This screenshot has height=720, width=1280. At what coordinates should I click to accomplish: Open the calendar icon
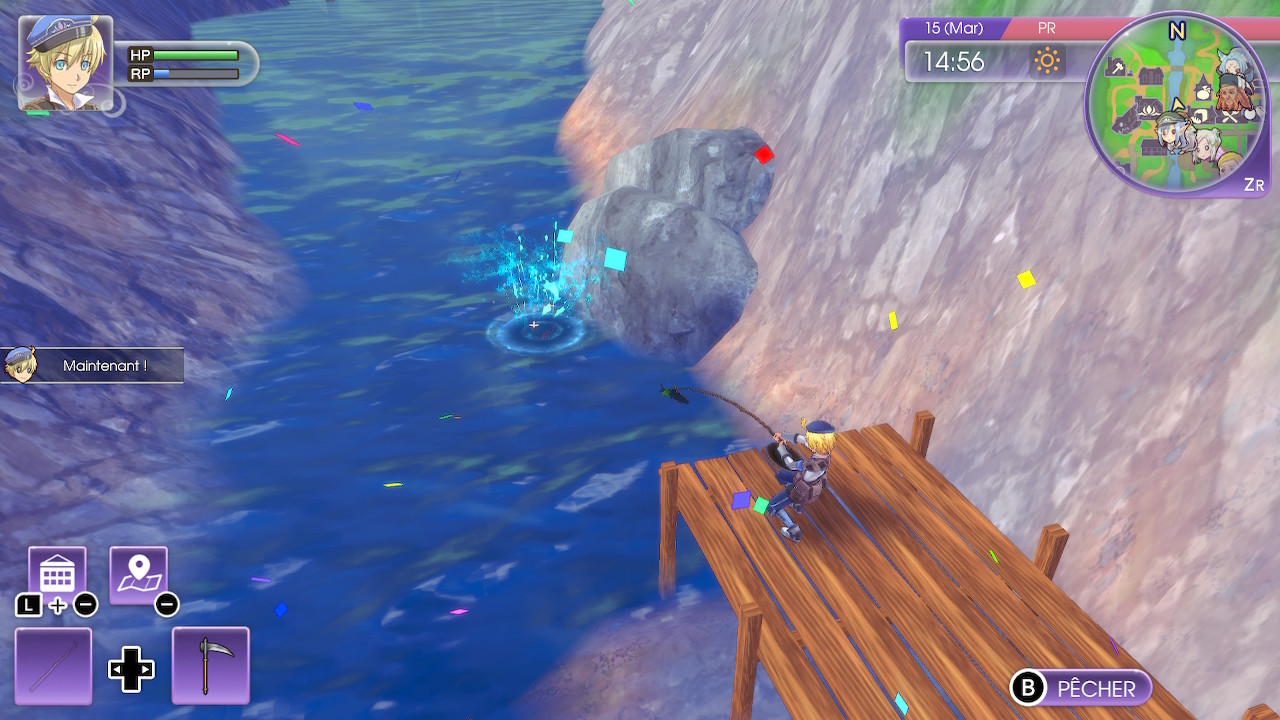pos(57,575)
